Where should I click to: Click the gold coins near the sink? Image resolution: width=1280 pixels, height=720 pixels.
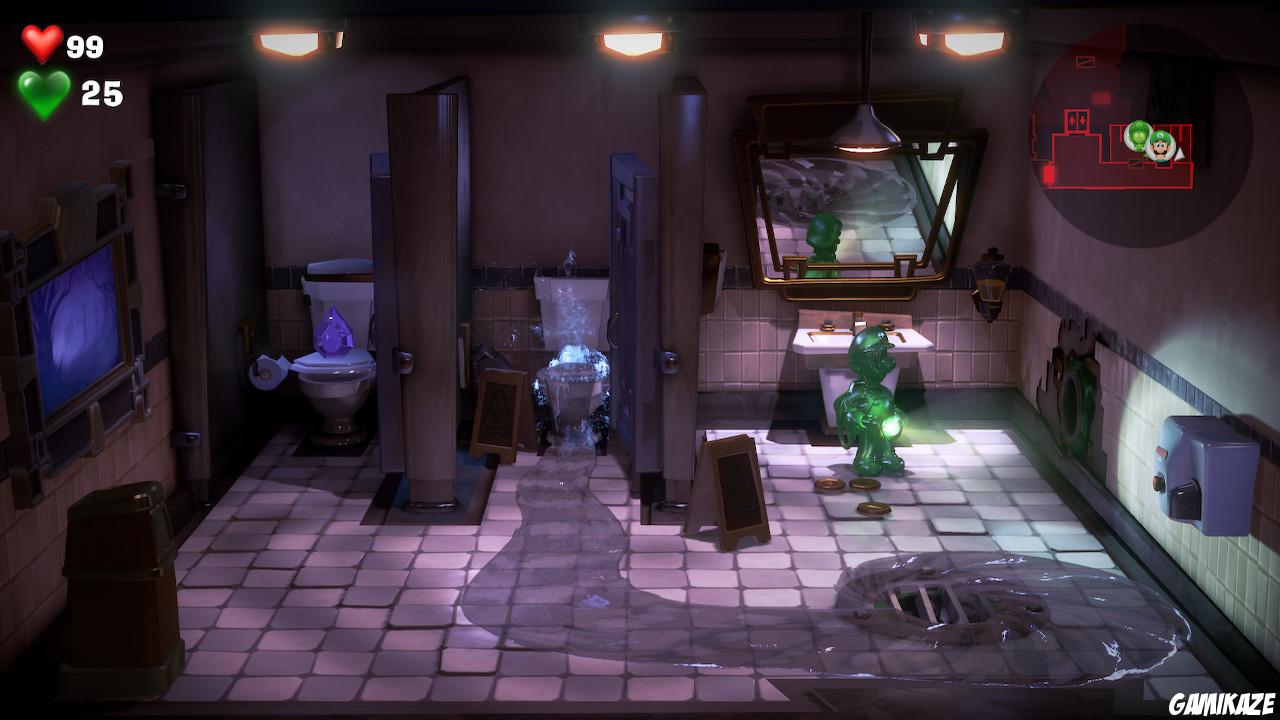click(x=849, y=486)
